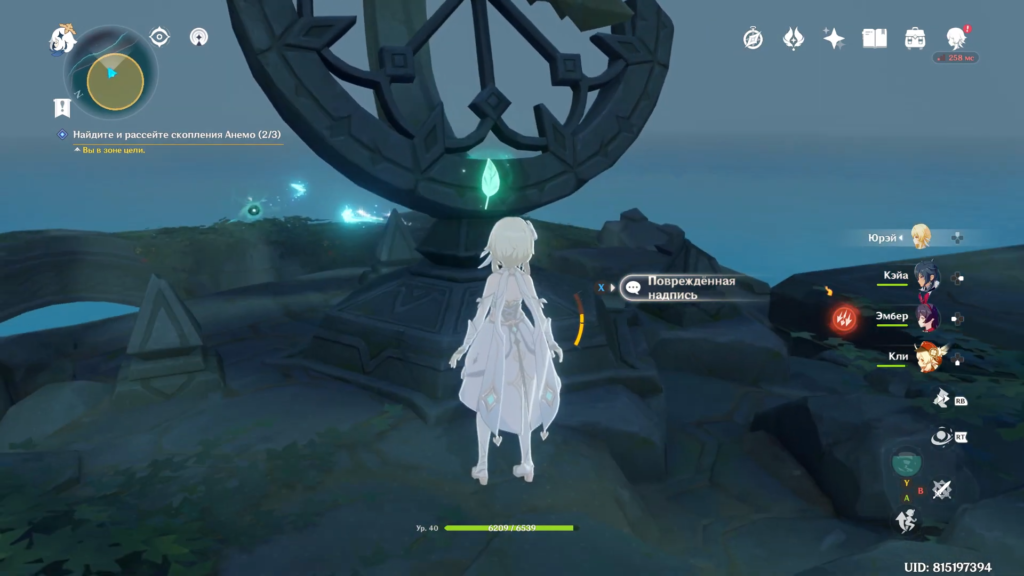
Task: Toggle the elemental sight eye icon
Action: (159, 37)
